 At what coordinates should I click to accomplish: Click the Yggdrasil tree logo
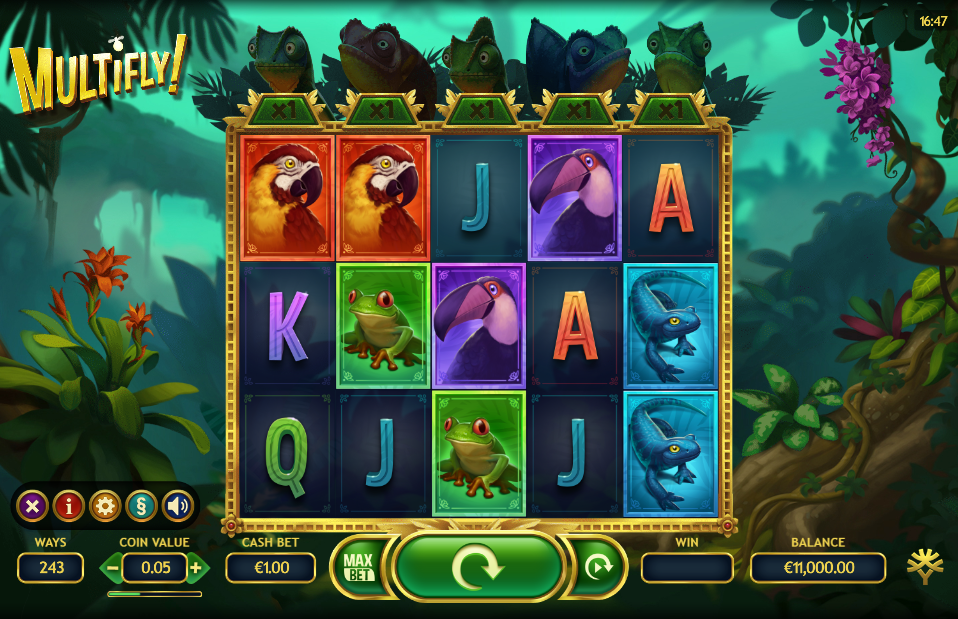[x=924, y=566]
